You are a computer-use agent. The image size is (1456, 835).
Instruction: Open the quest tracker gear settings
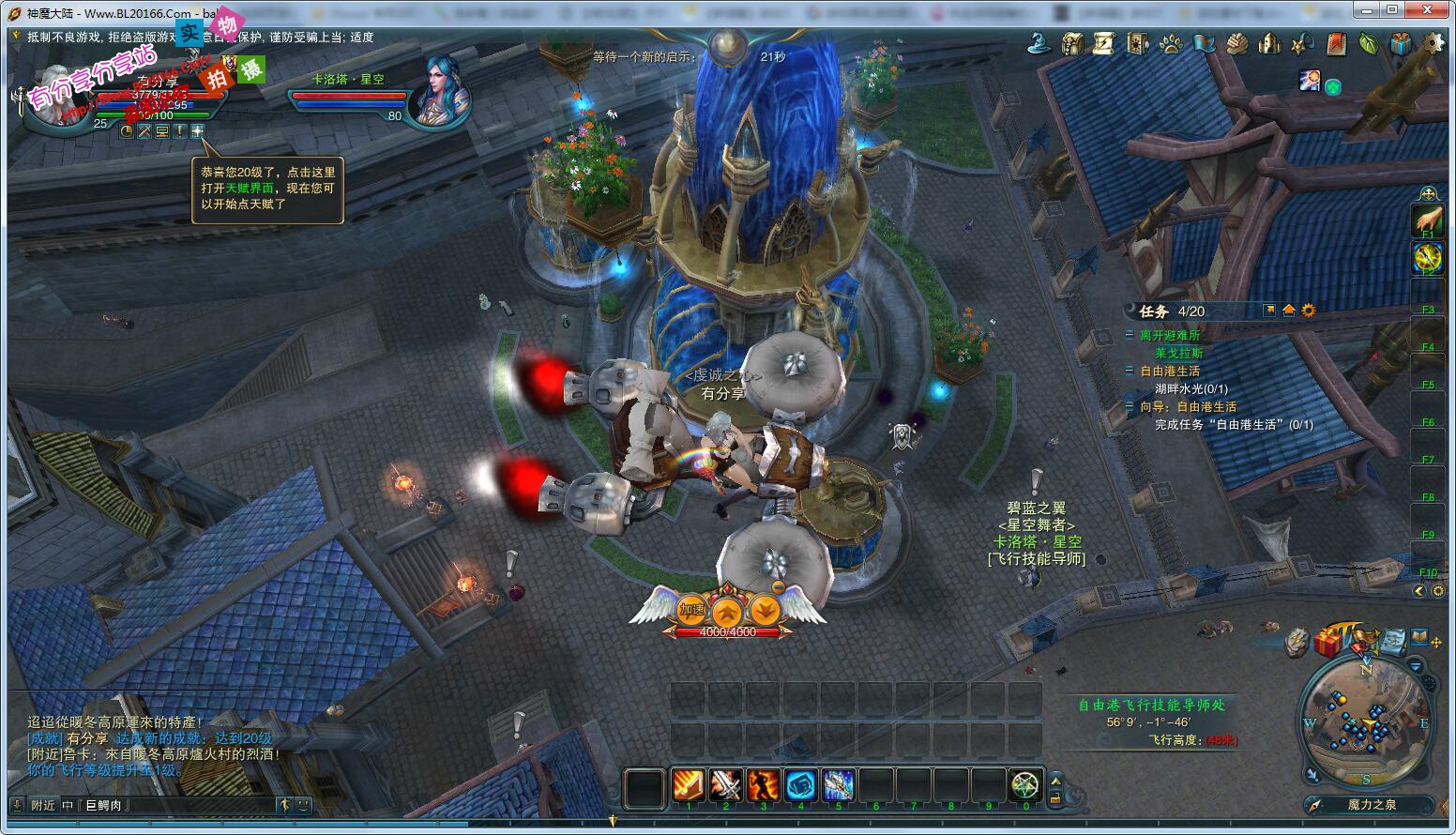pos(1309,311)
